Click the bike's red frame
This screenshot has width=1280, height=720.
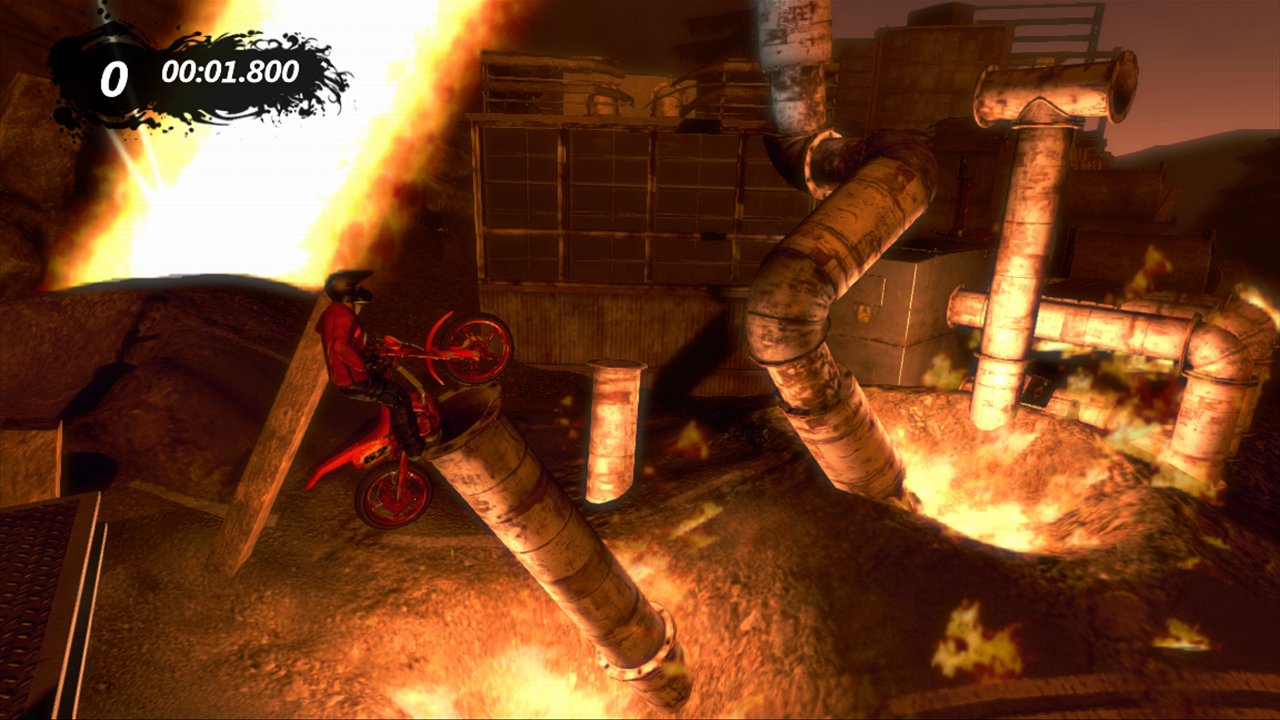tap(395, 430)
